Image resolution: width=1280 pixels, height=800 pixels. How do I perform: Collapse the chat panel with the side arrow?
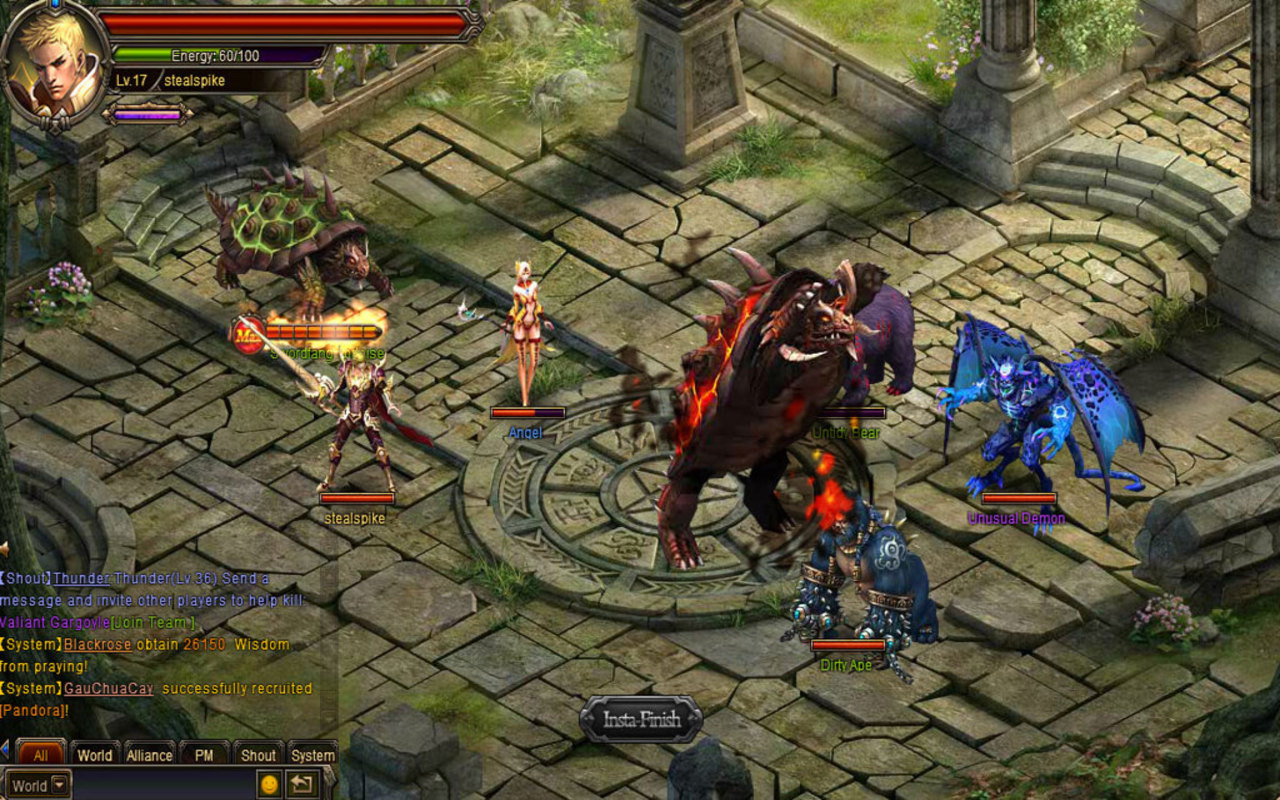[4, 751]
